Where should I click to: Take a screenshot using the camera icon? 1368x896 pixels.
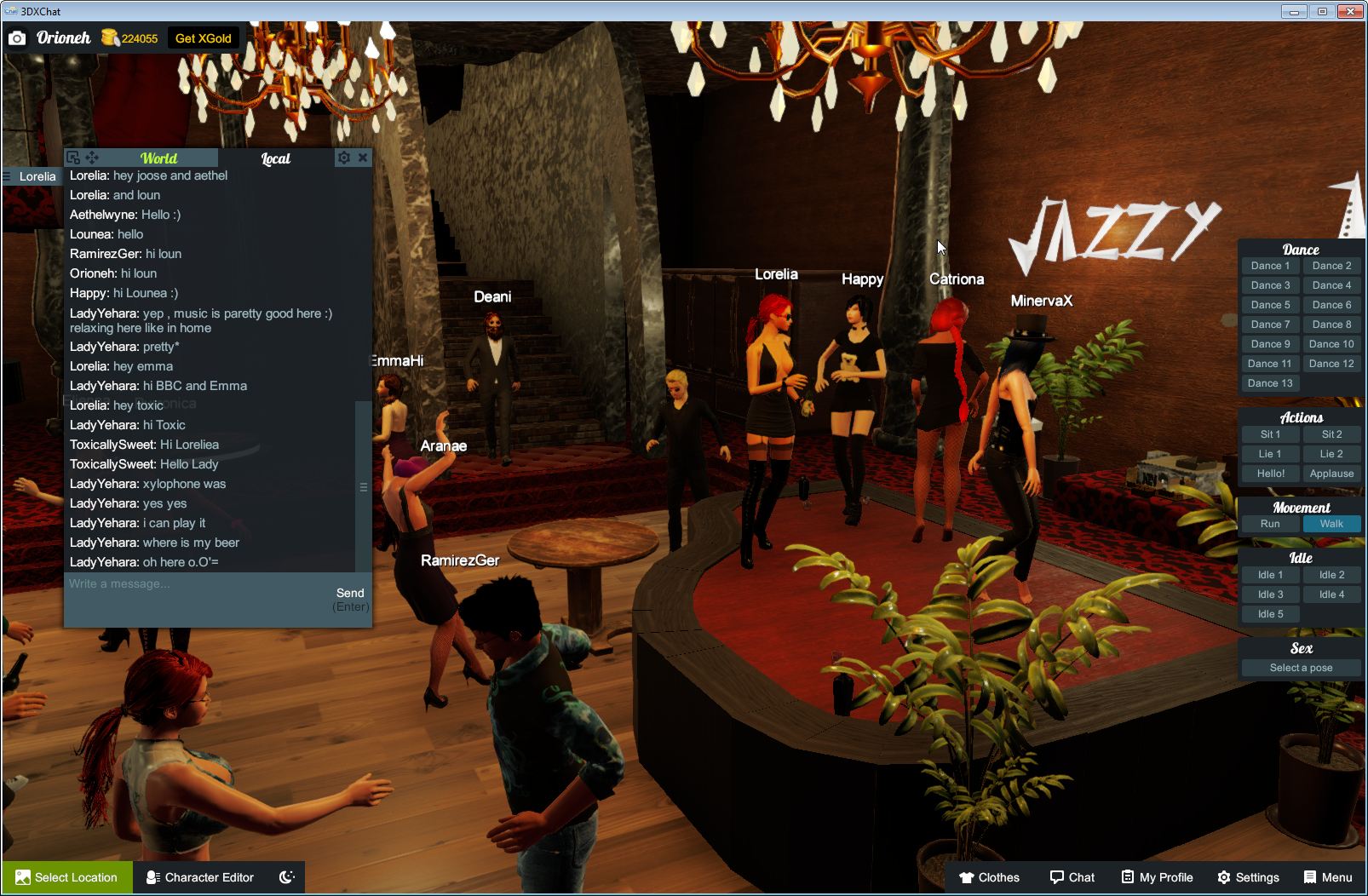[17, 37]
